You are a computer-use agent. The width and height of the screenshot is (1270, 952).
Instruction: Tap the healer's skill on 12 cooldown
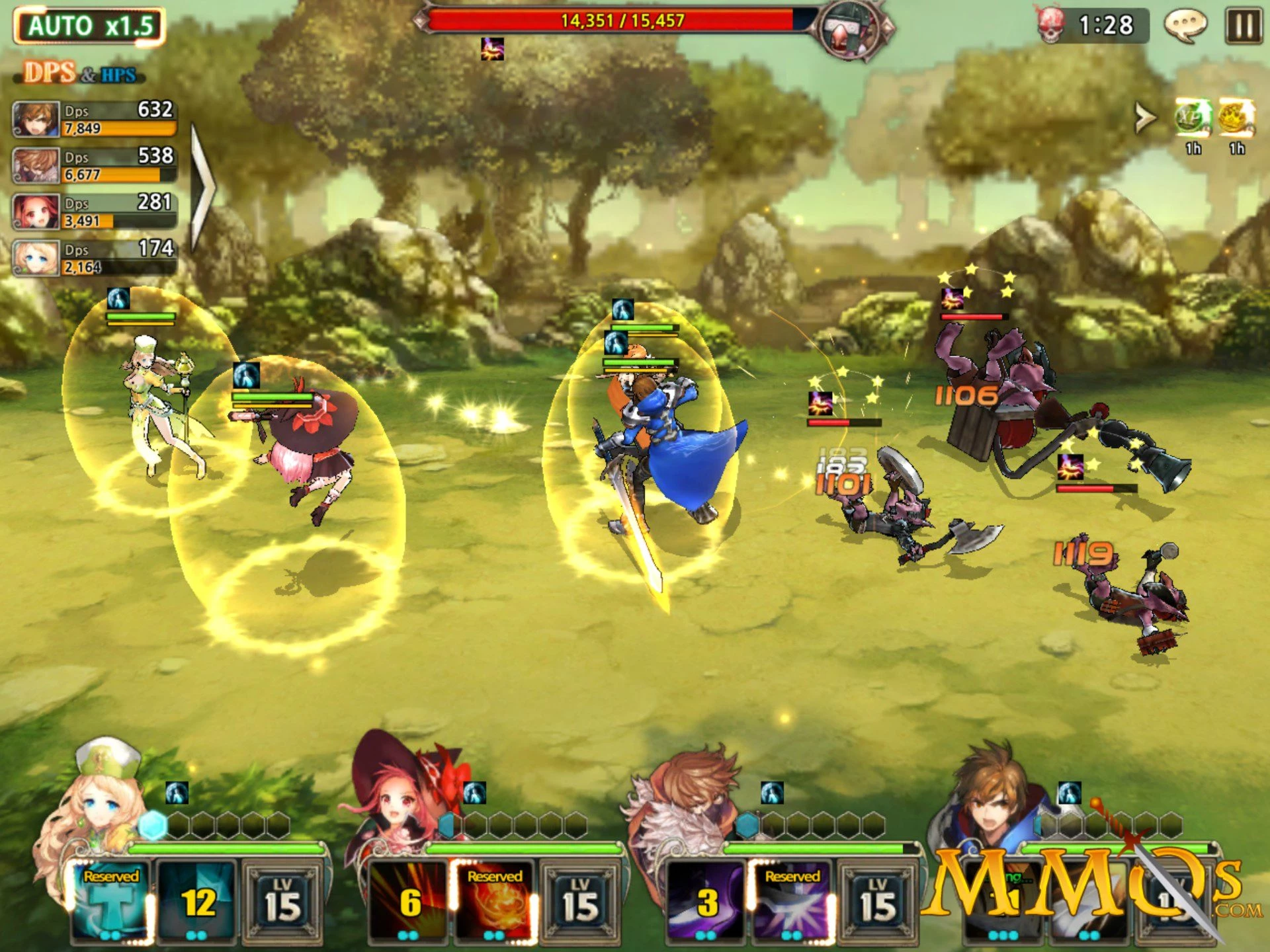[196, 900]
